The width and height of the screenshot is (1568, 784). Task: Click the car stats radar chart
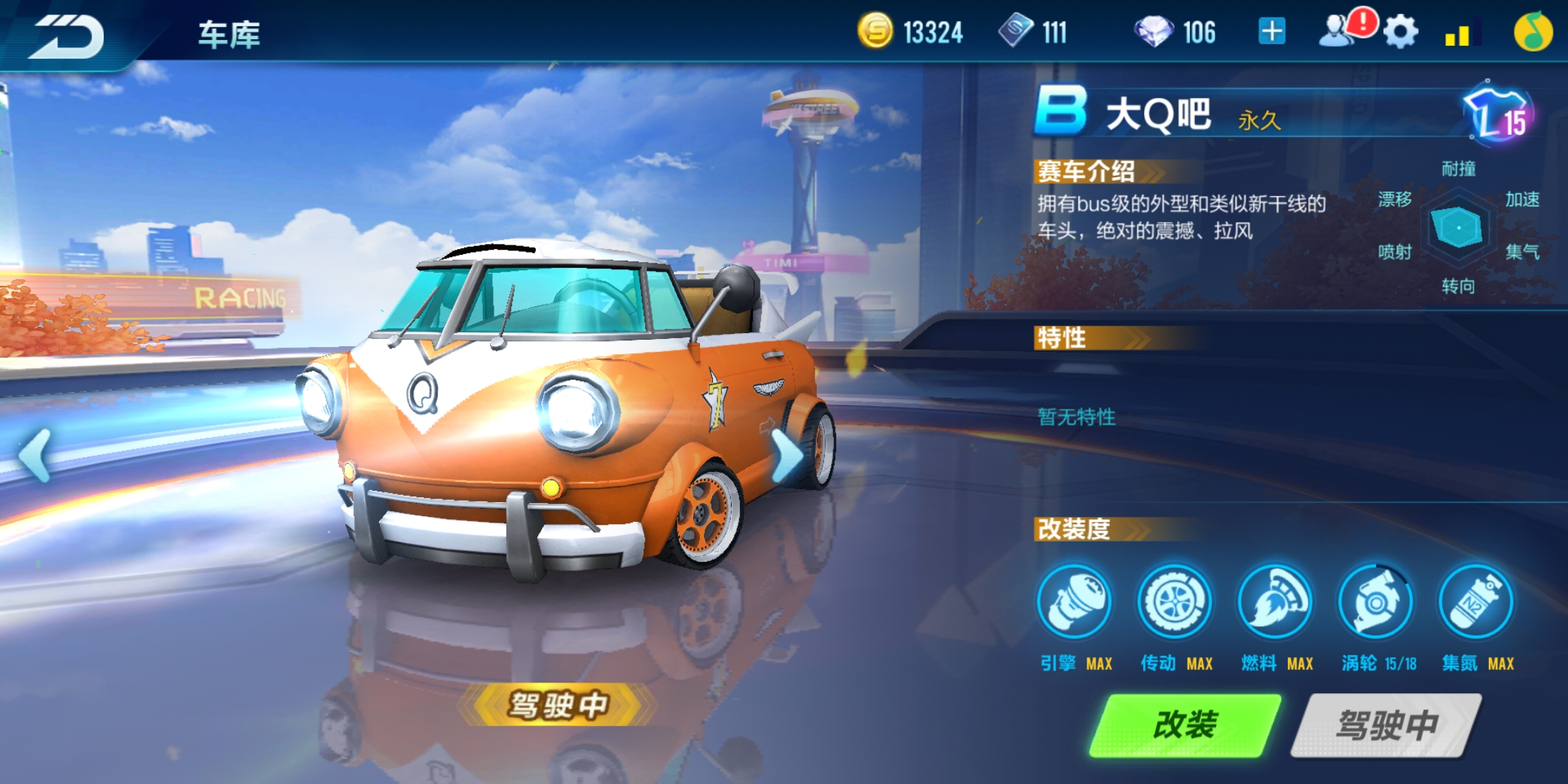coord(1458,227)
